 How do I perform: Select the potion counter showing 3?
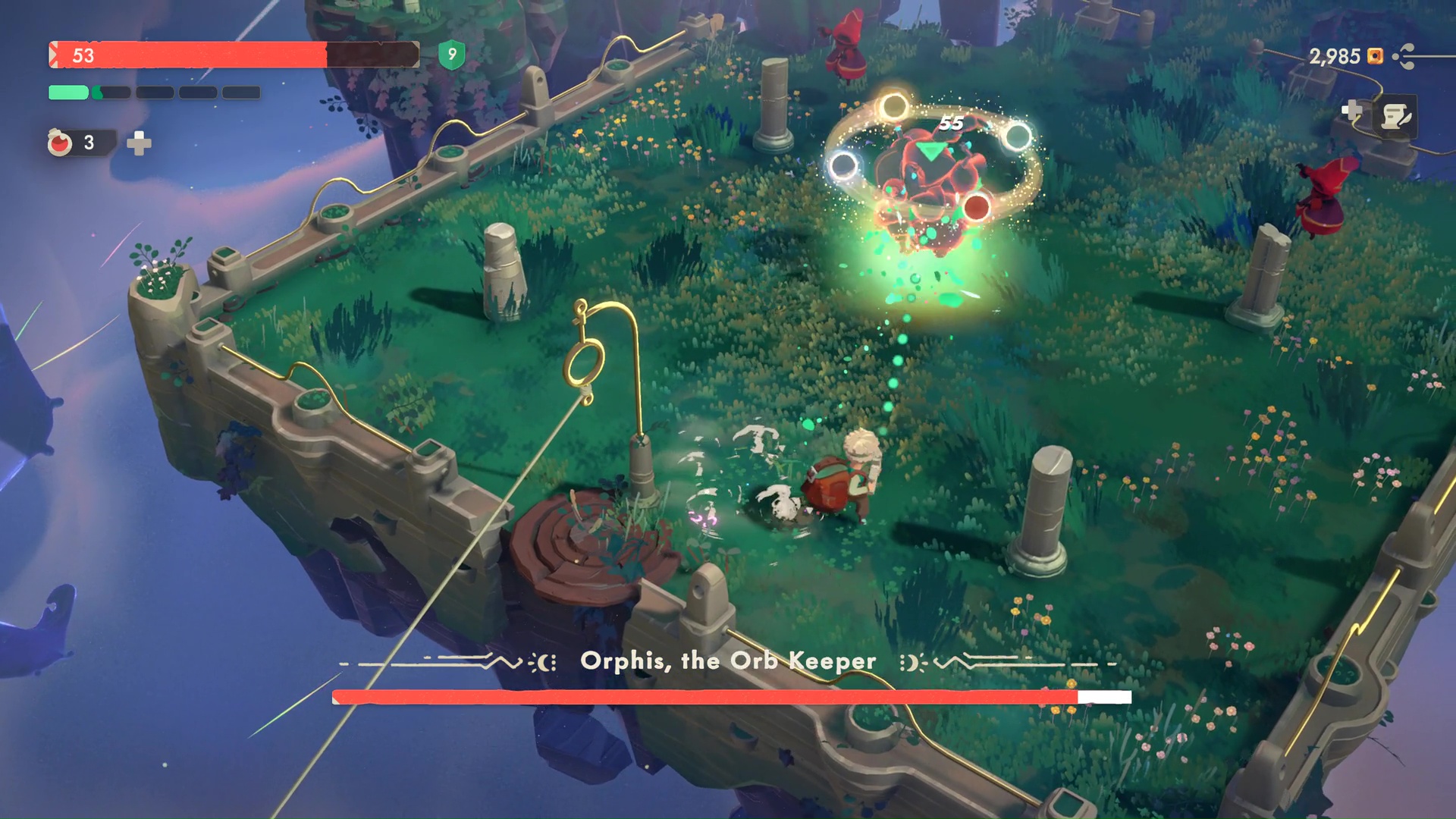(x=90, y=141)
